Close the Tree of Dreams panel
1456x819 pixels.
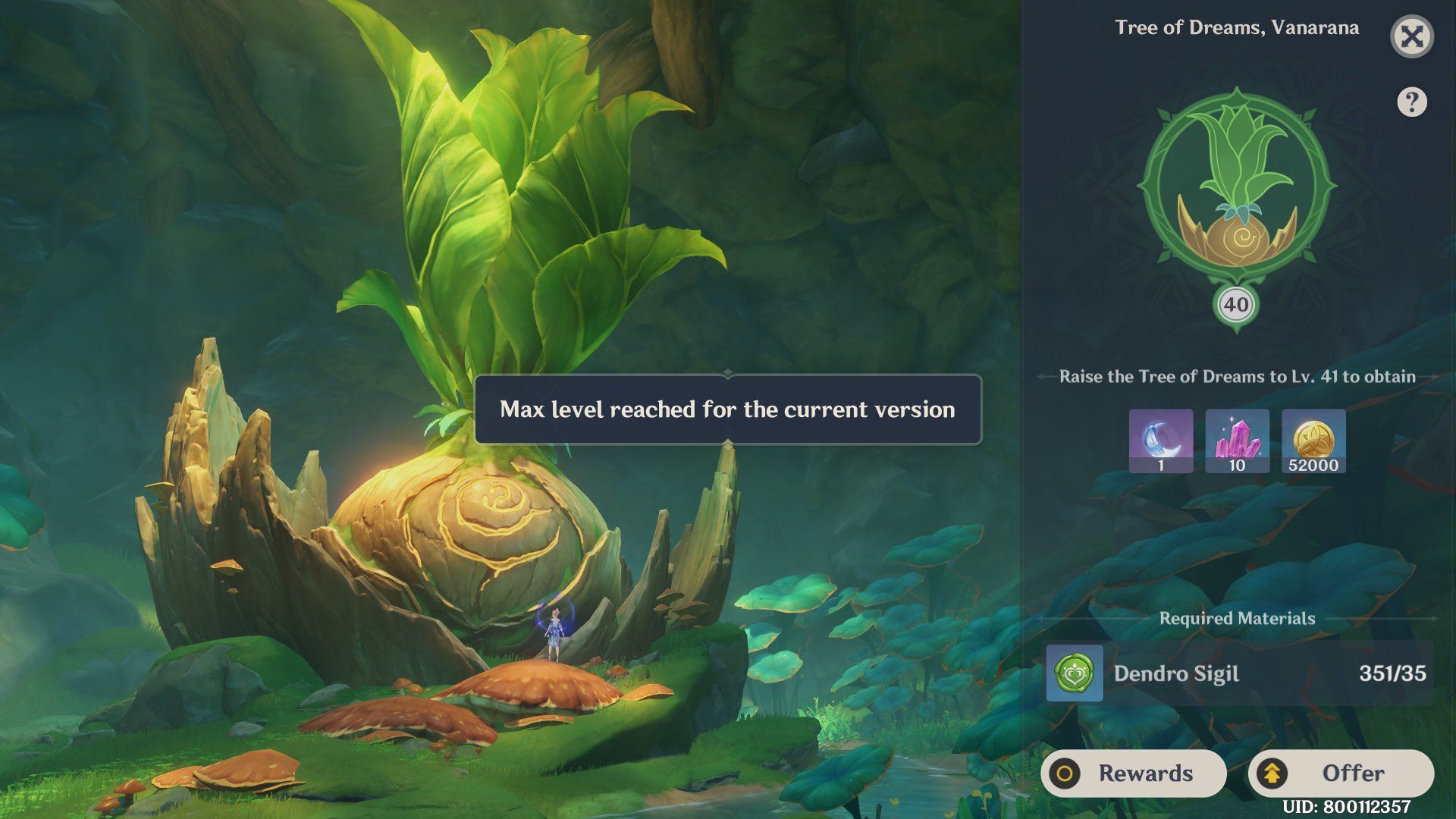click(1412, 36)
